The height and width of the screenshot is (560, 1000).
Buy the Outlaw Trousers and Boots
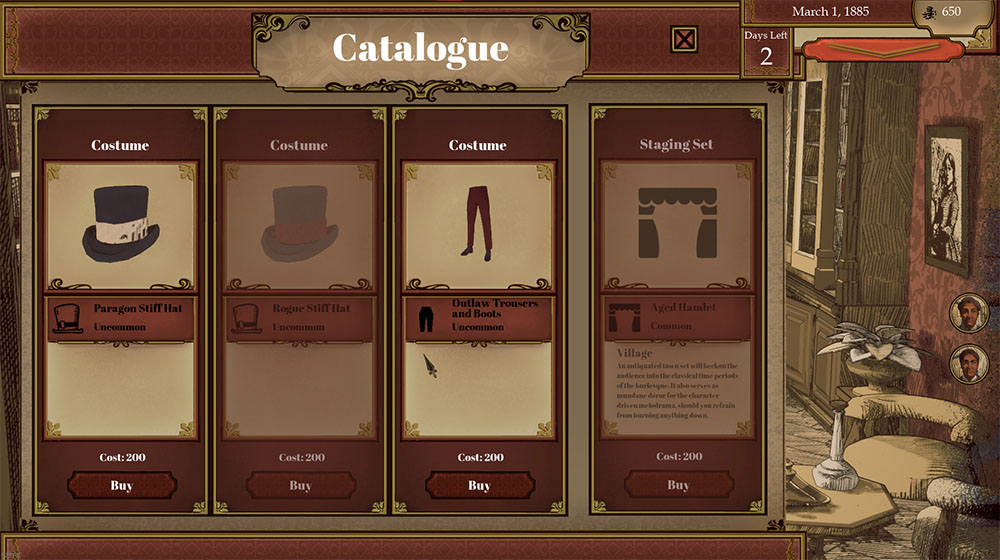(x=479, y=486)
